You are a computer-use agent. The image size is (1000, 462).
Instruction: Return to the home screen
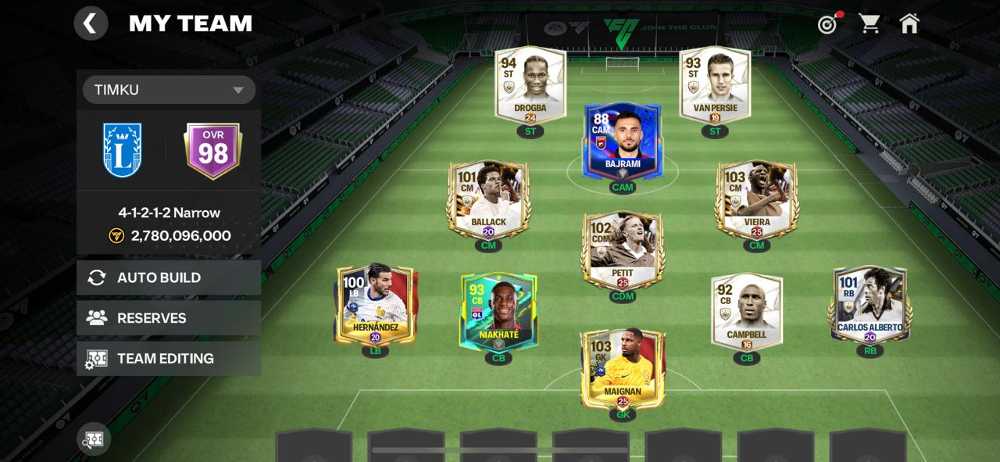(x=909, y=24)
